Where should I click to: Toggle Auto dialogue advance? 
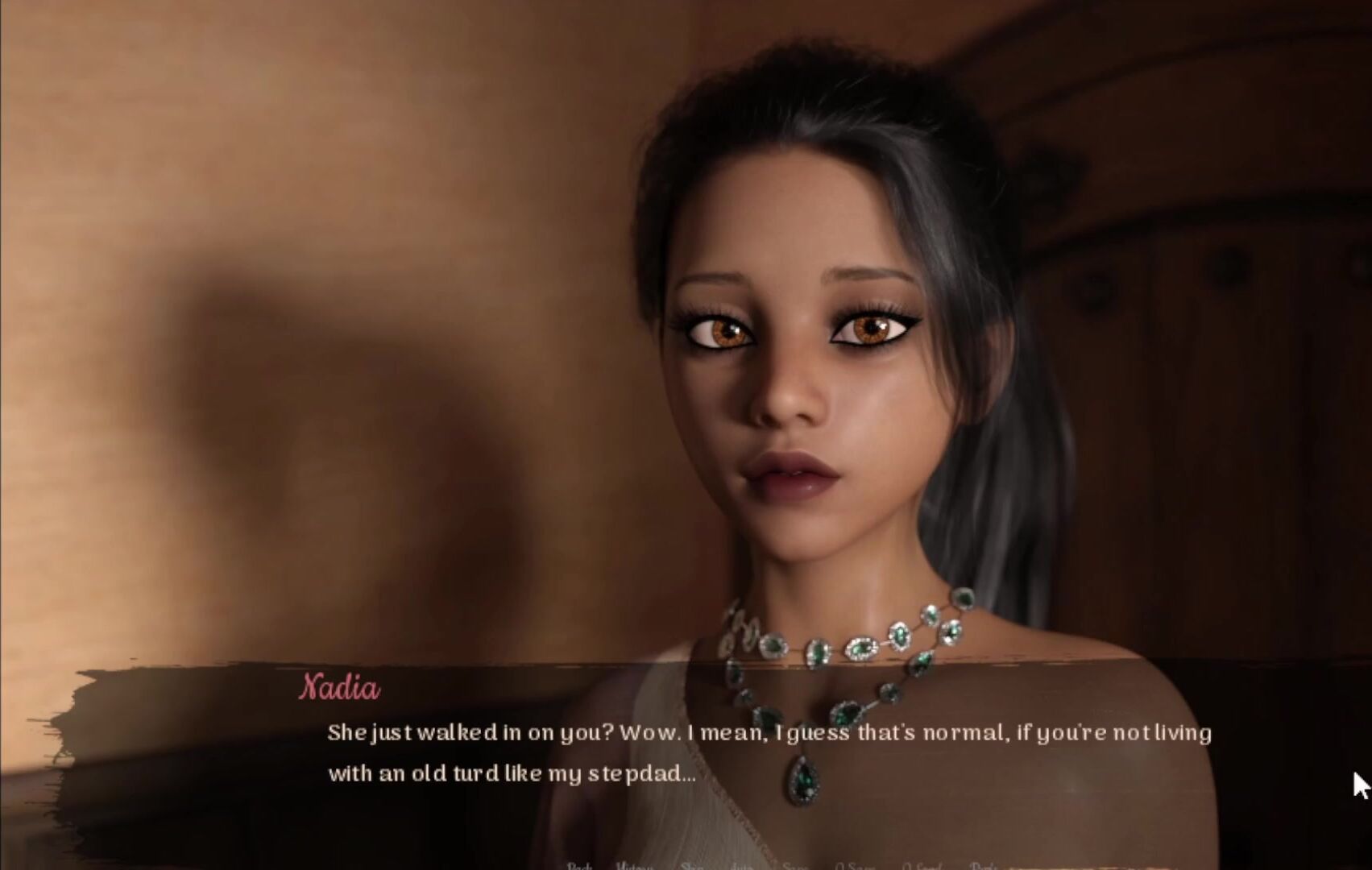pyautogui.click(x=741, y=866)
